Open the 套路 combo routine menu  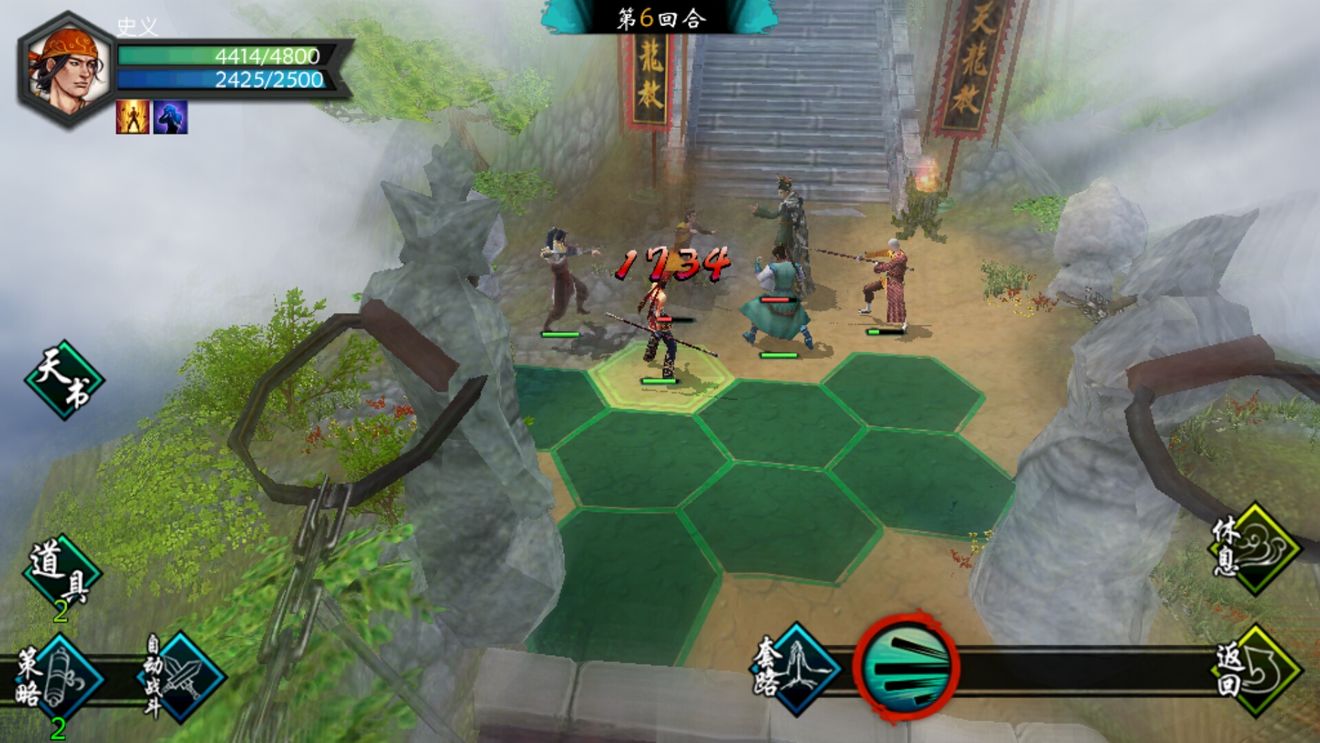(x=796, y=669)
